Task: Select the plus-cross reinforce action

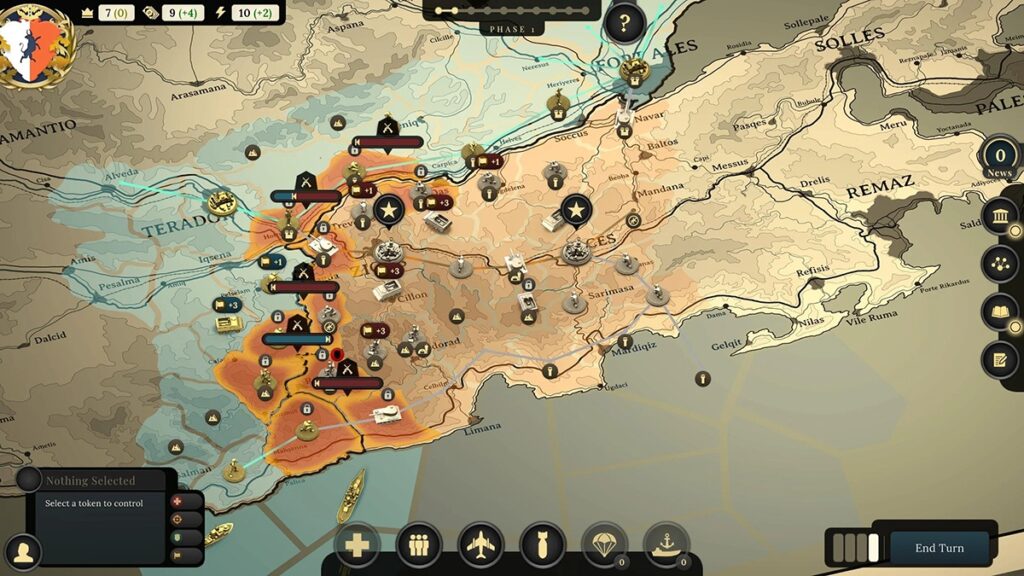Action: (x=357, y=546)
